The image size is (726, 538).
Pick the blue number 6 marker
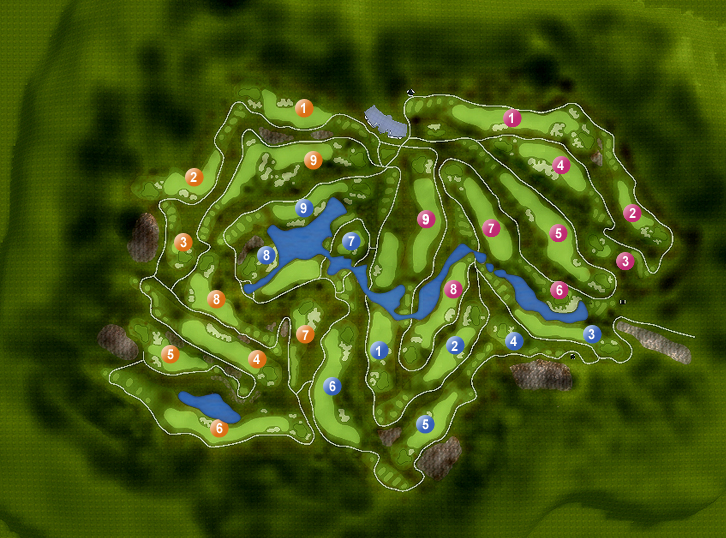click(333, 386)
